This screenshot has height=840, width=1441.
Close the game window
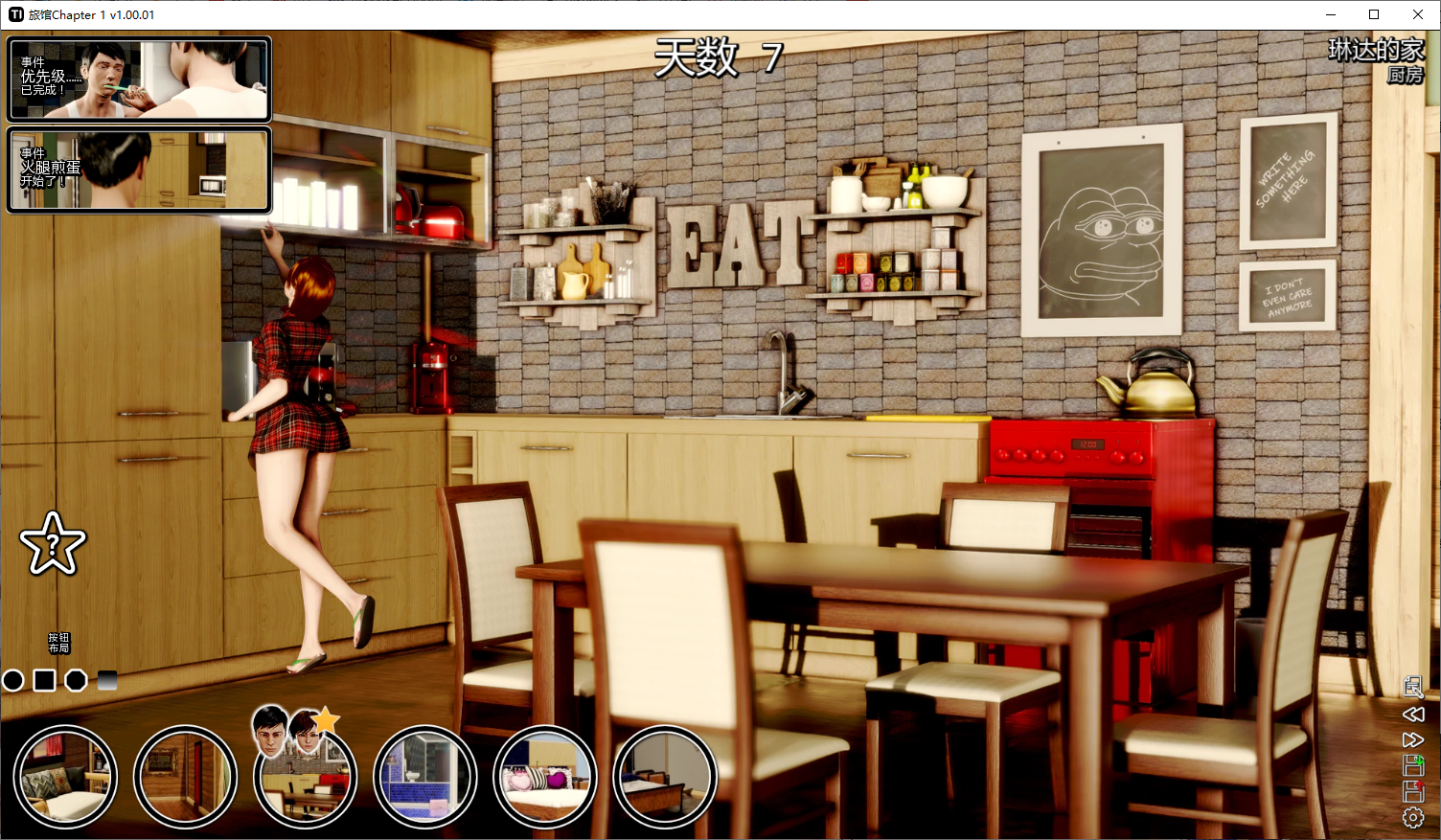point(1418,14)
